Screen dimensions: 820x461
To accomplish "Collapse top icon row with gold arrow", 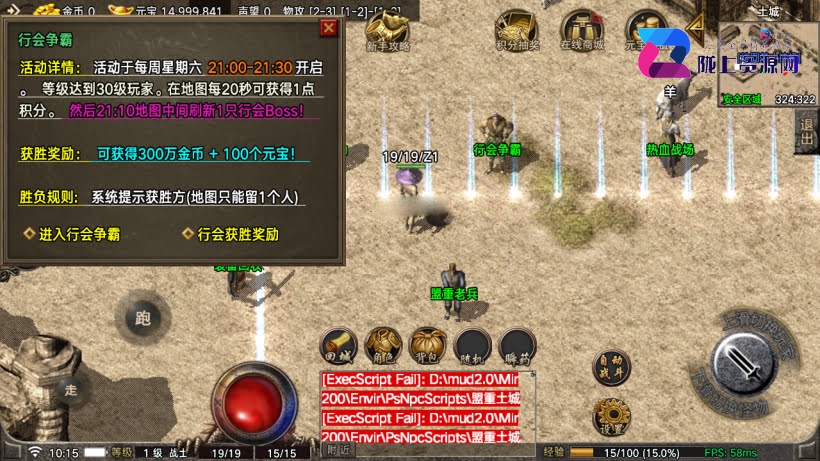I will [696, 27].
